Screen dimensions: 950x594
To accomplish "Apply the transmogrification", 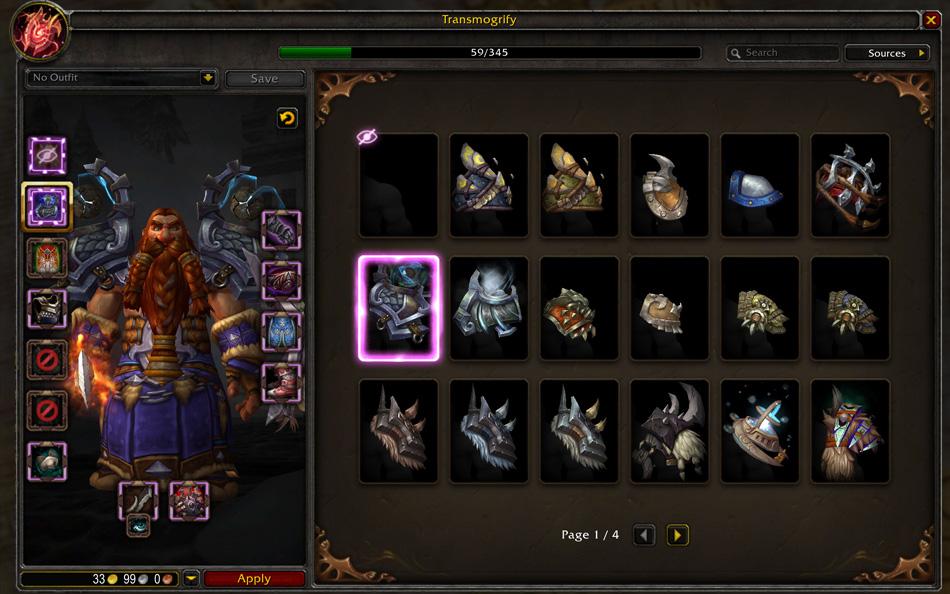I will pyautogui.click(x=254, y=578).
